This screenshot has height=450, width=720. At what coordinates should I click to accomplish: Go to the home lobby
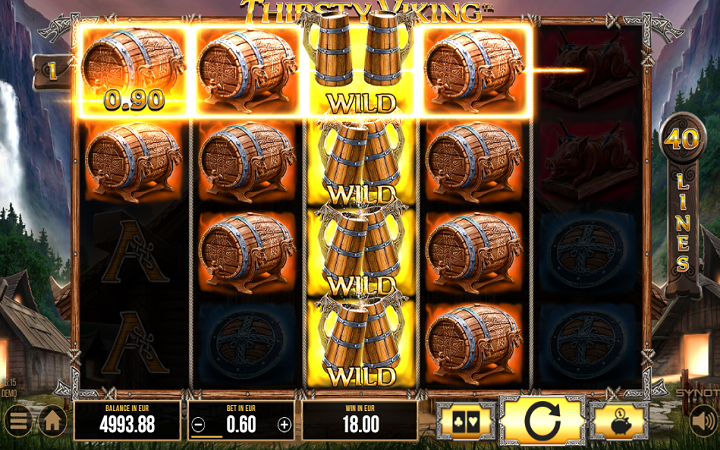tap(53, 420)
